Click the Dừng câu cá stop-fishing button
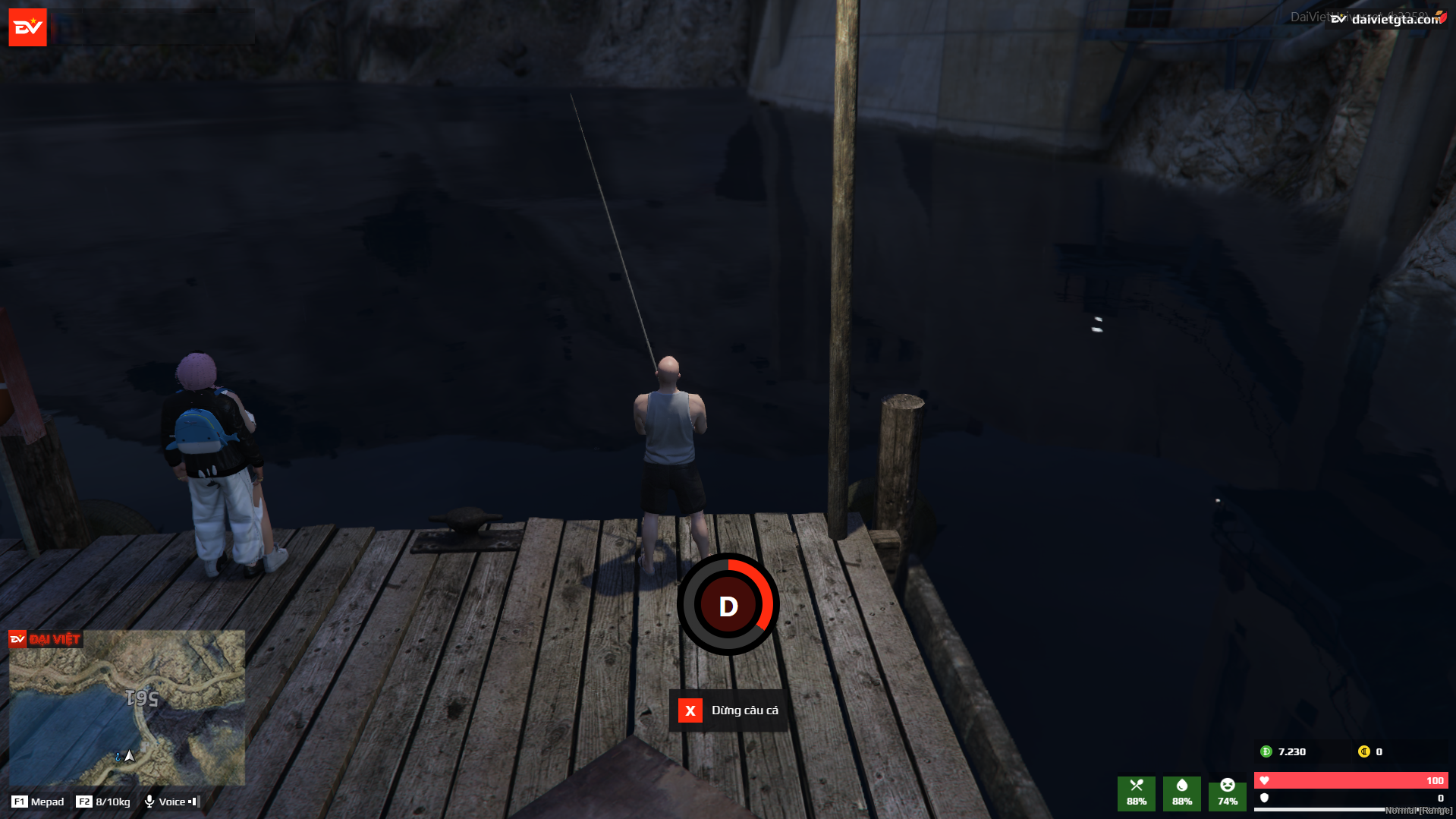The height and width of the screenshot is (819, 1456). tap(728, 710)
